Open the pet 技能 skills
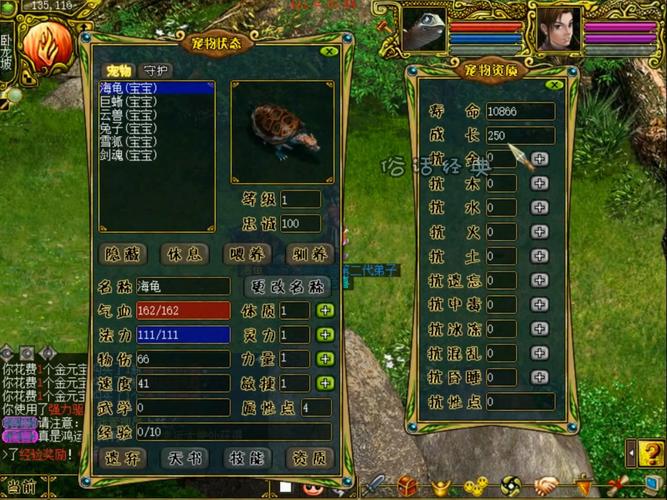Viewport: 667px width, 500px height. [246, 457]
